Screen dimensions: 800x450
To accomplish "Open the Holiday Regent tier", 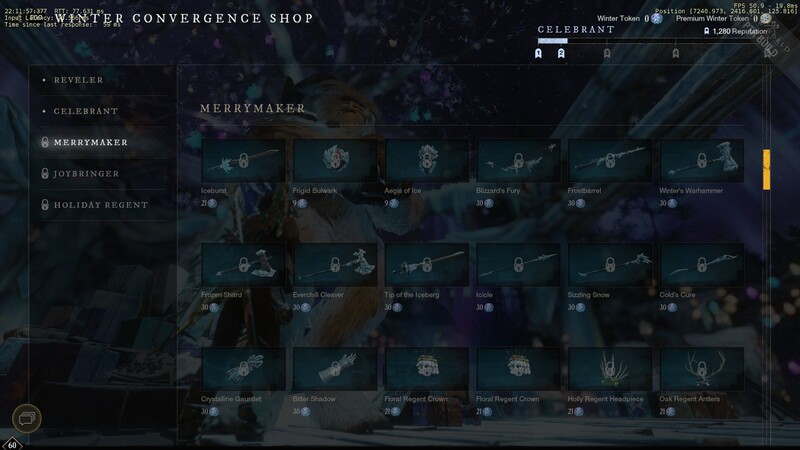I will pos(100,205).
